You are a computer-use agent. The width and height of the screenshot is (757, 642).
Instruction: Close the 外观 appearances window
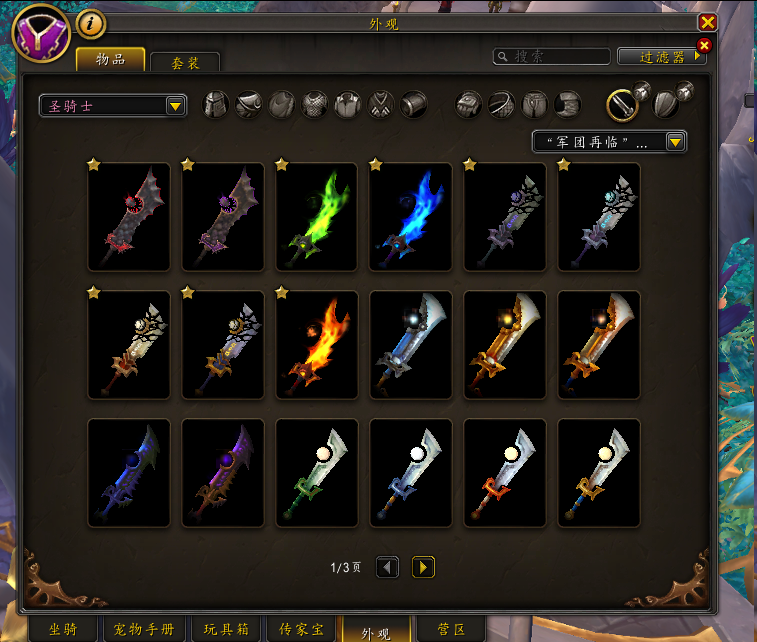point(707,22)
